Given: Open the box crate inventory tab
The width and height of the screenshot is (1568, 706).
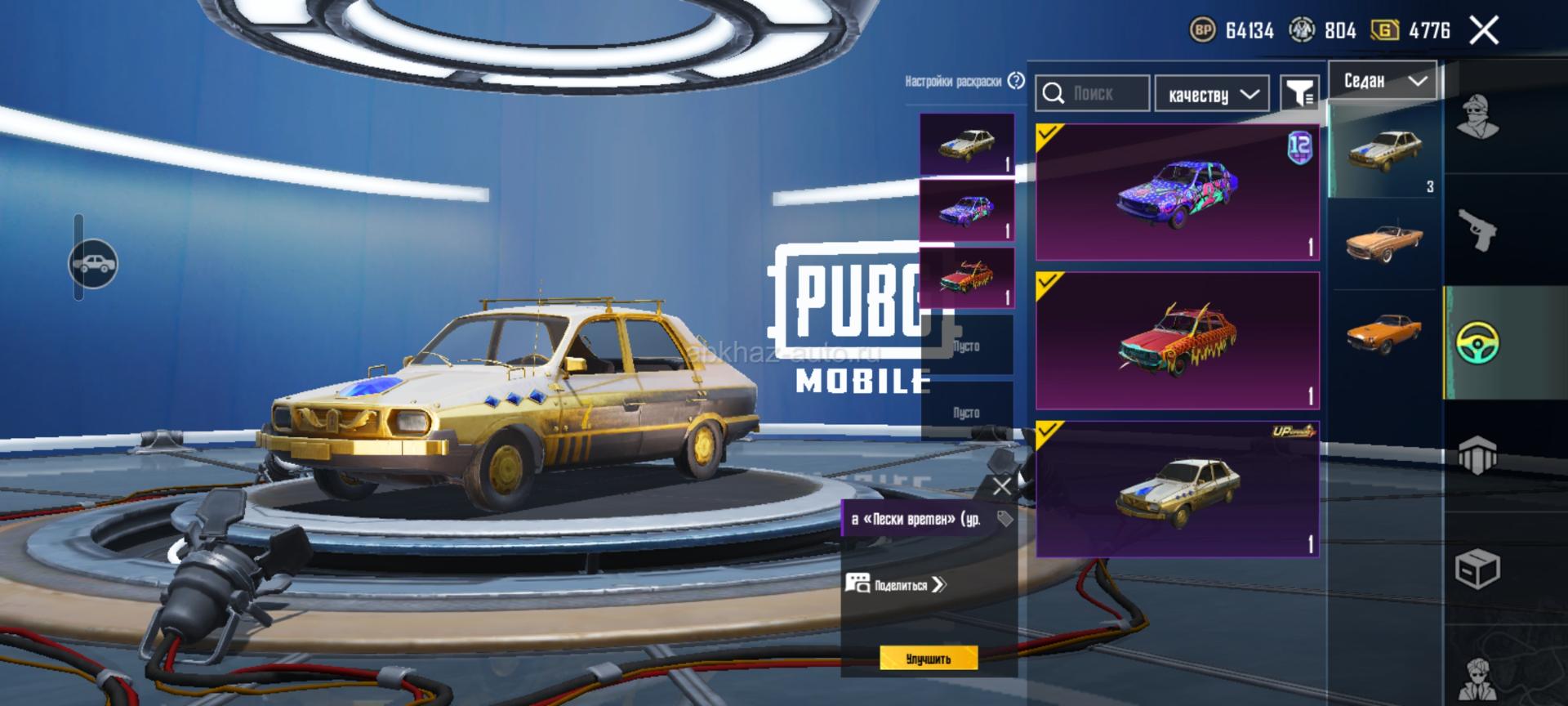Looking at the screenshot, I should click(x=1479, y=568).
